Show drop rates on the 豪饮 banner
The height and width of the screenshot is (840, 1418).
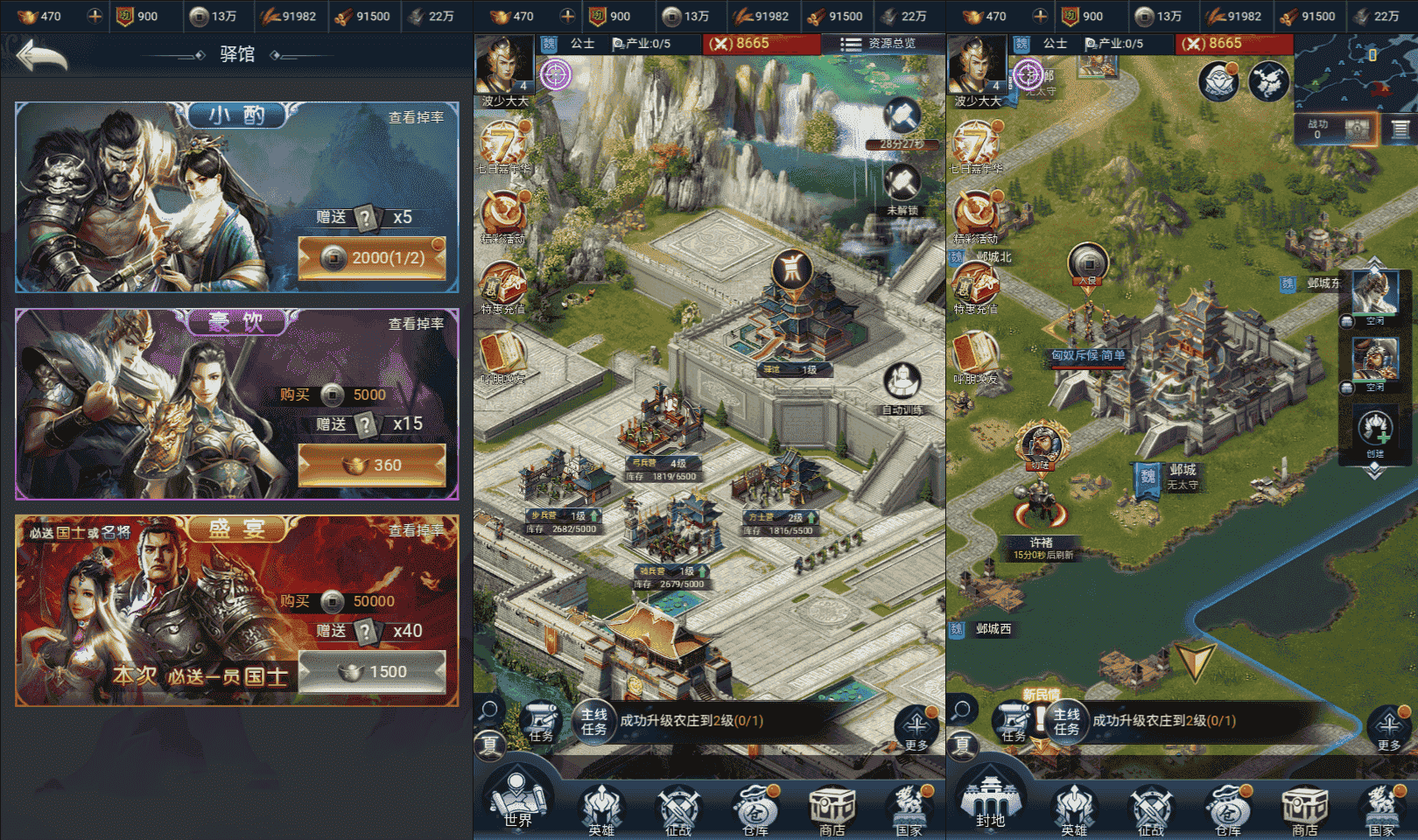coord(416,324)
